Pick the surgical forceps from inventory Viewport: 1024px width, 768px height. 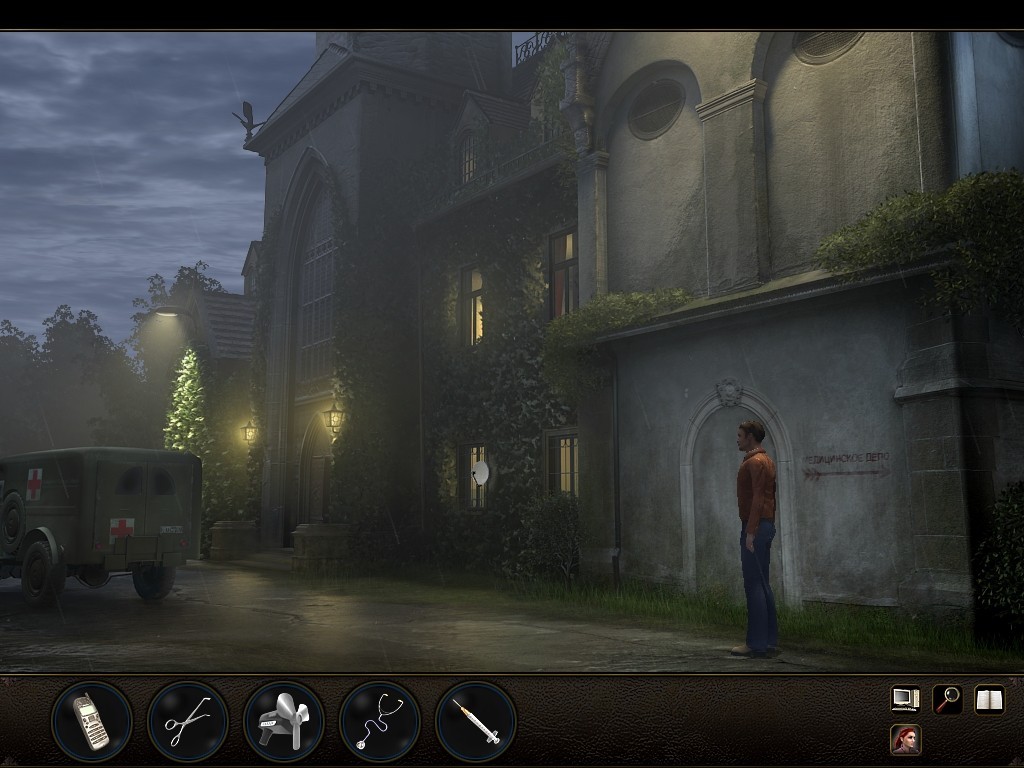tap(187, 721)
